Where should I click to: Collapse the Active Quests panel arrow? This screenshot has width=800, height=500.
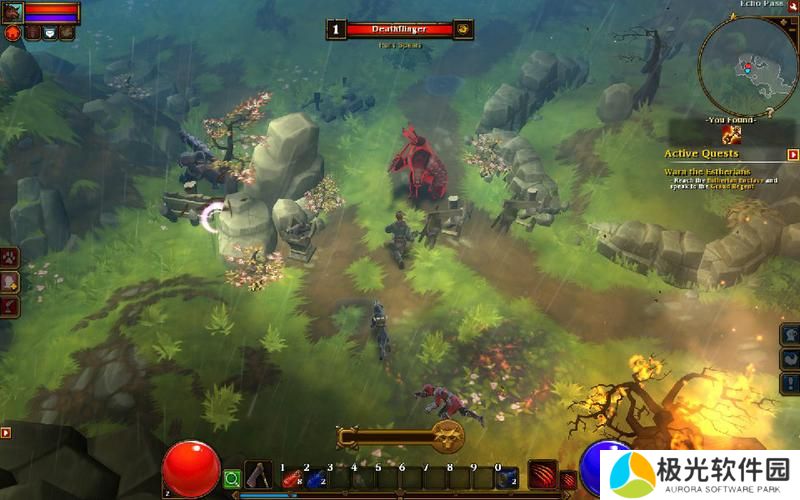click(x=793, y=155)
